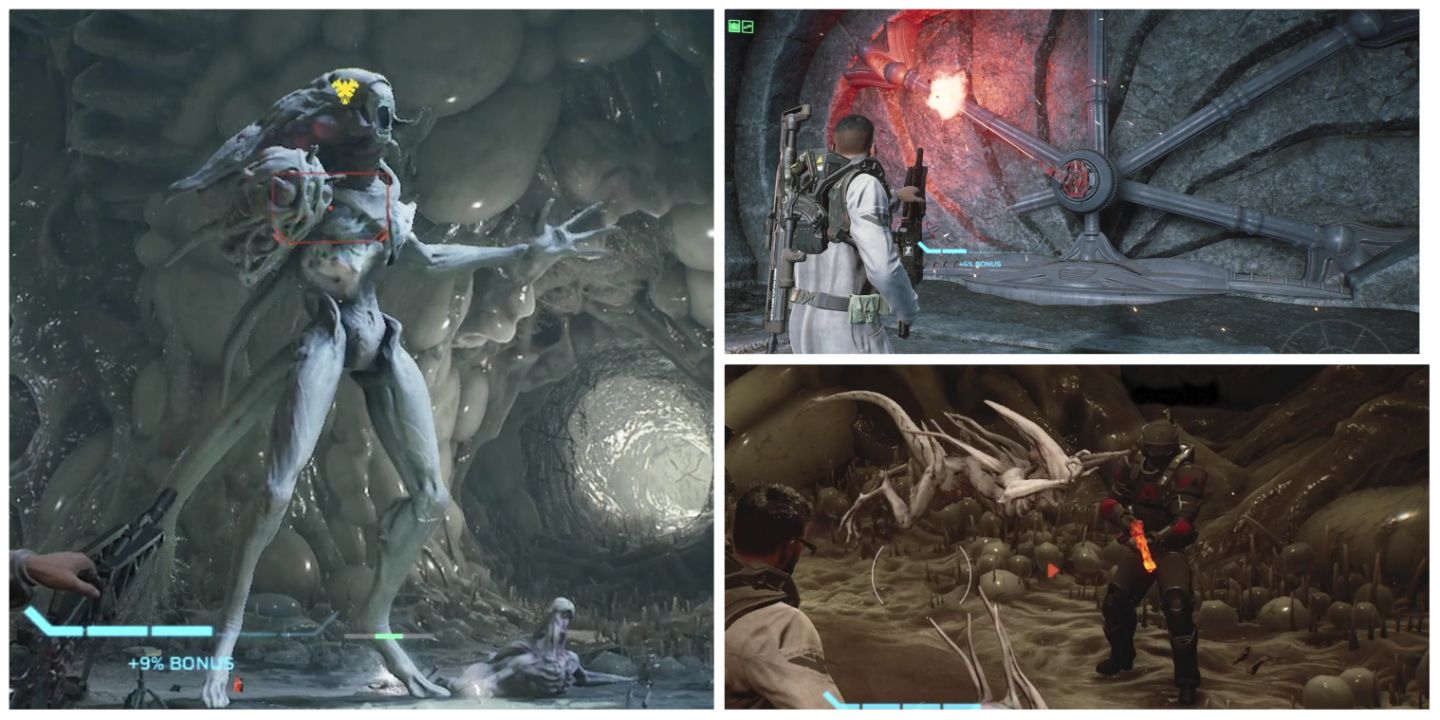Click the +5% BONUS label near the wheel
Screen dimensions: 1440x720
[x=979, y=264]
